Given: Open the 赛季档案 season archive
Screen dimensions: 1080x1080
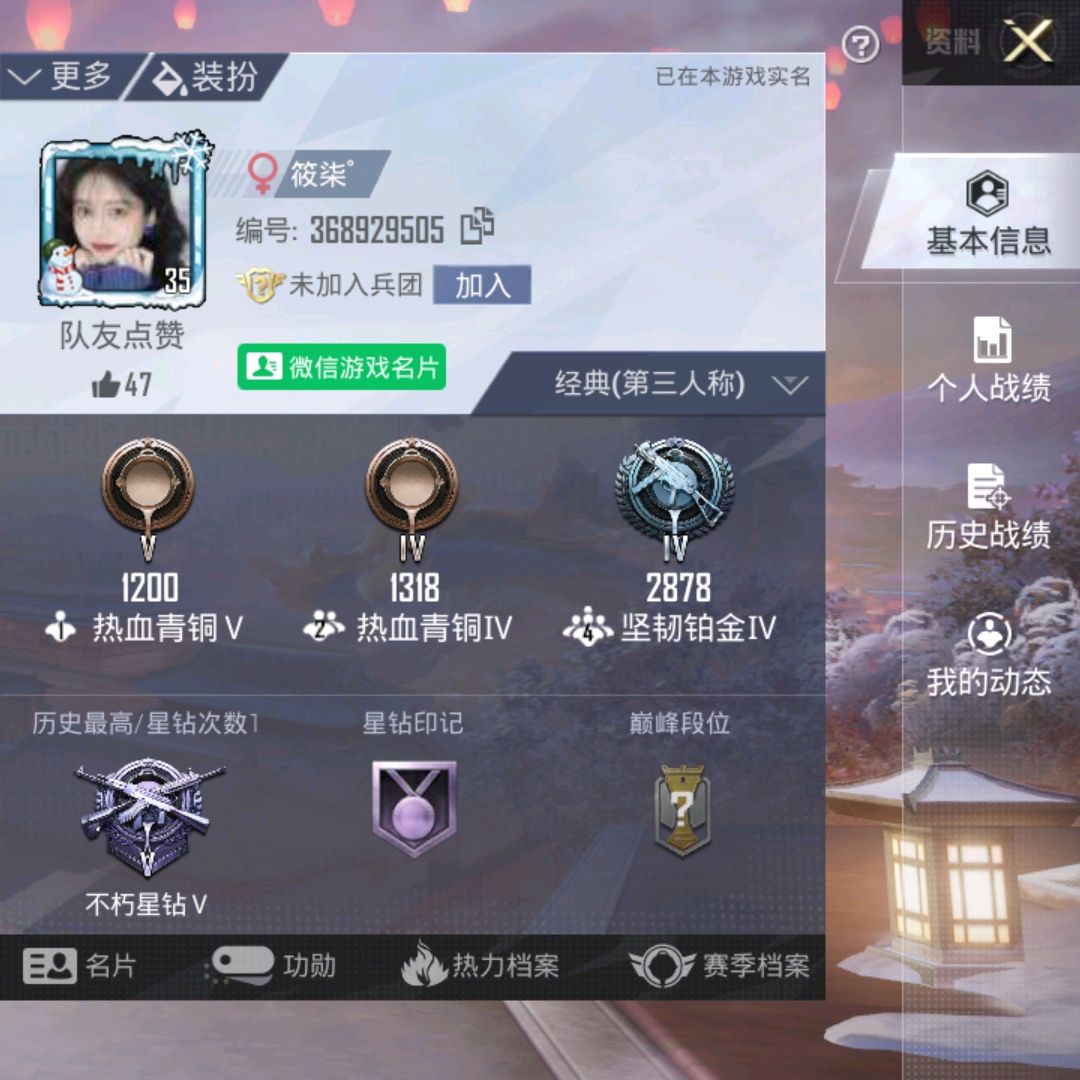Looking at the screenshot, I should click(720, 966).
